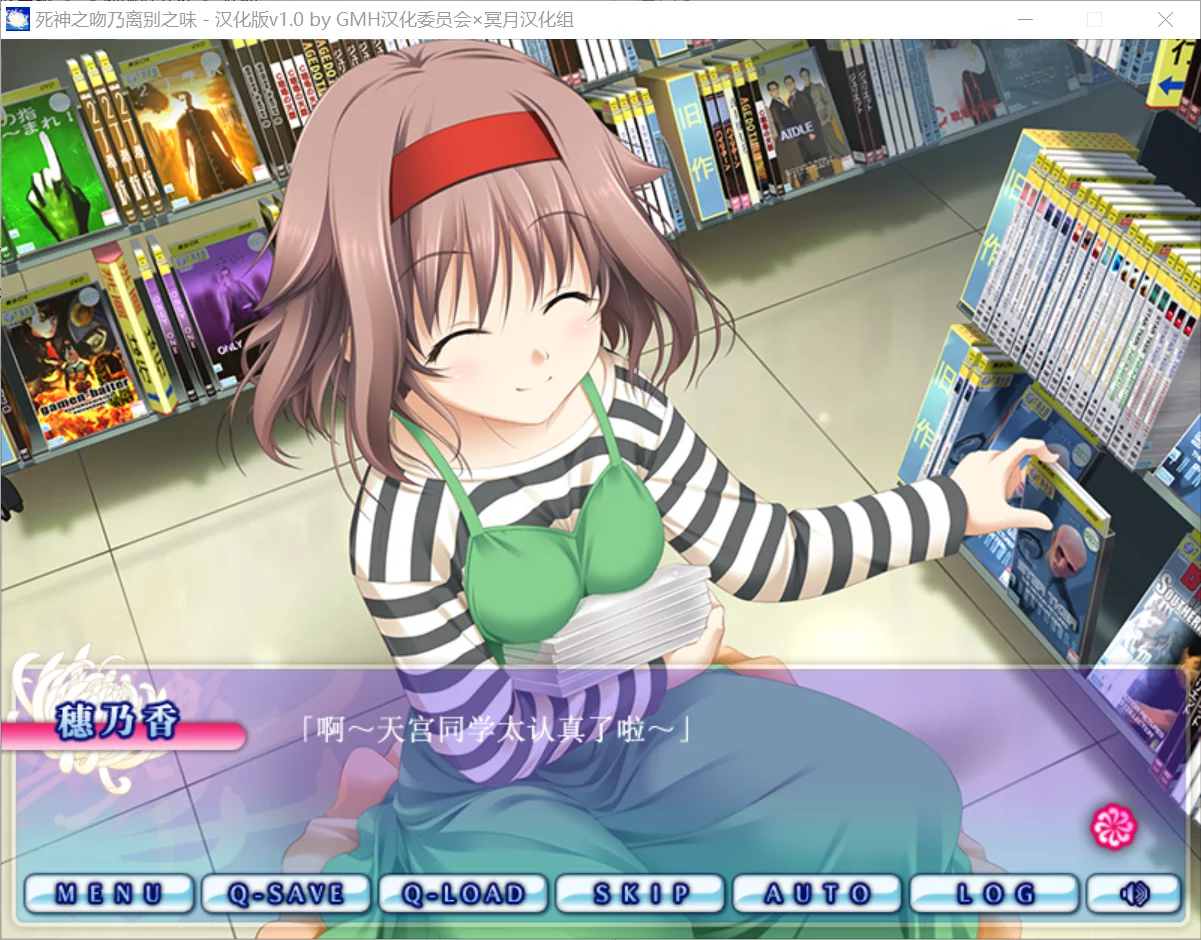Activate SKIP to fast-forward dialogue
This screenshot has height=940, width=1201.
(x=640, y=893)
